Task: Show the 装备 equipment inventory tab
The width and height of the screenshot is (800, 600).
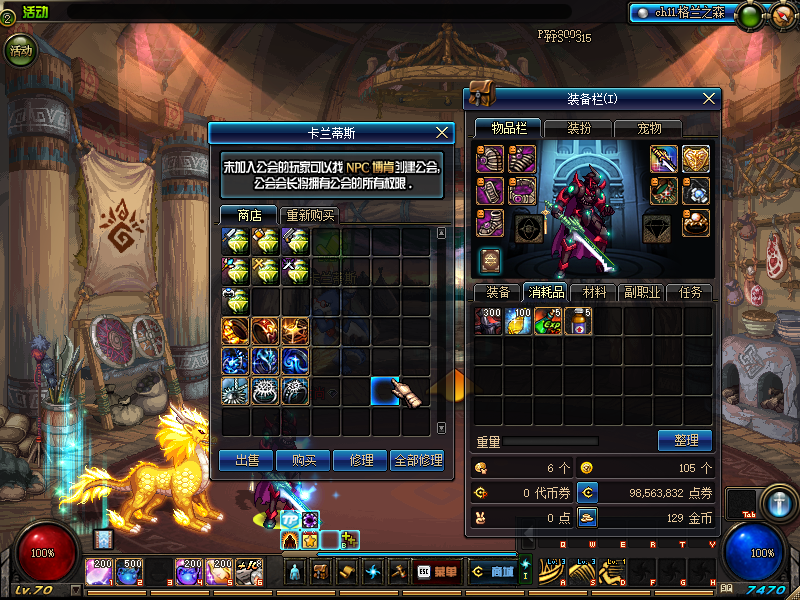Action: coord(497,292)
